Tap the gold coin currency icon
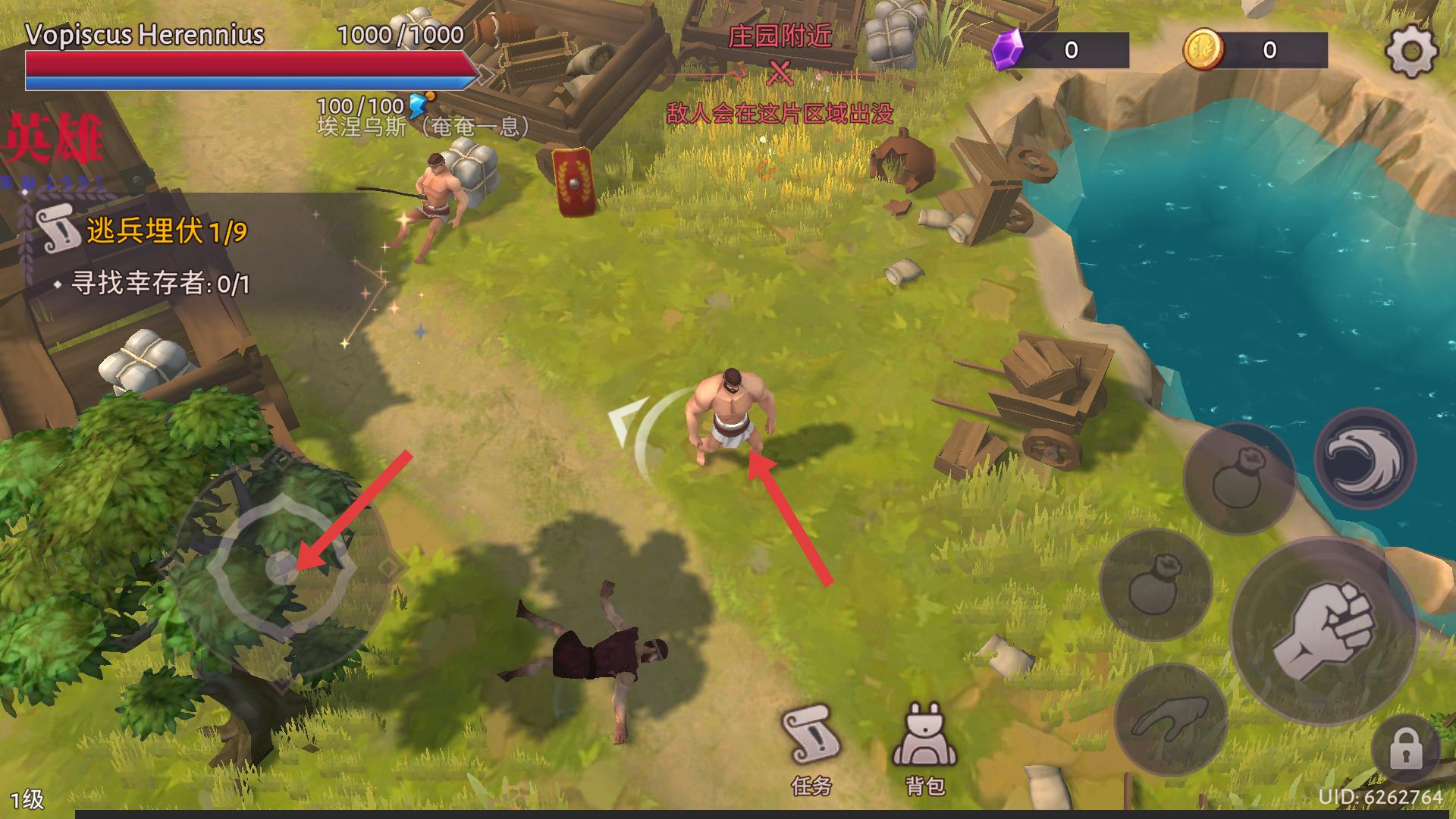 [1203, 49]
